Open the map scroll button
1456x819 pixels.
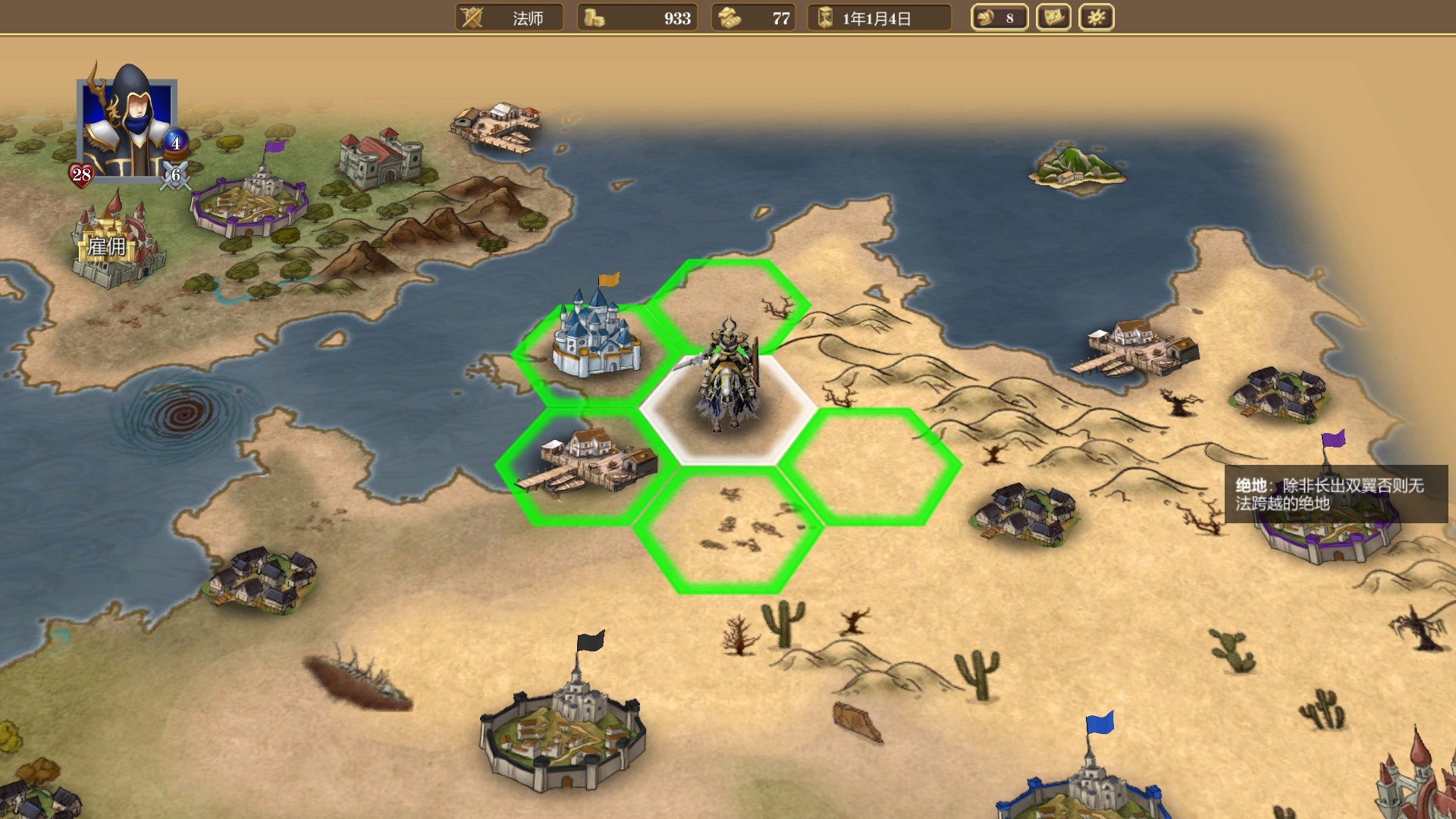click(x=1053, y=17)
